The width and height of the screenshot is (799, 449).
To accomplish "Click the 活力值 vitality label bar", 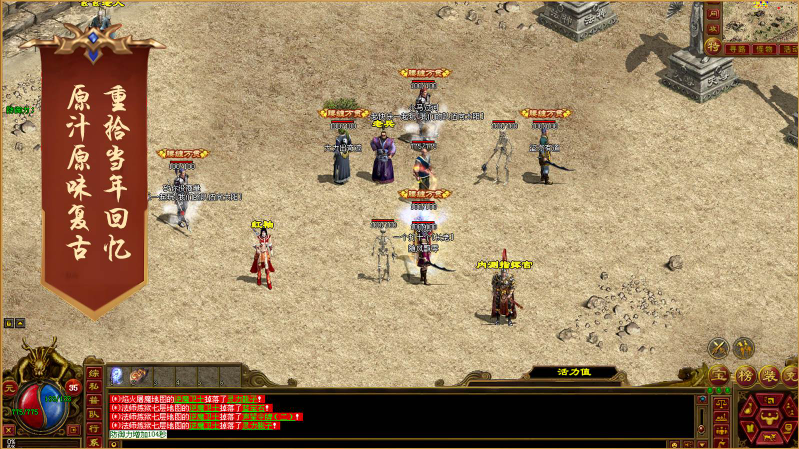I will (x=573, y=372).
